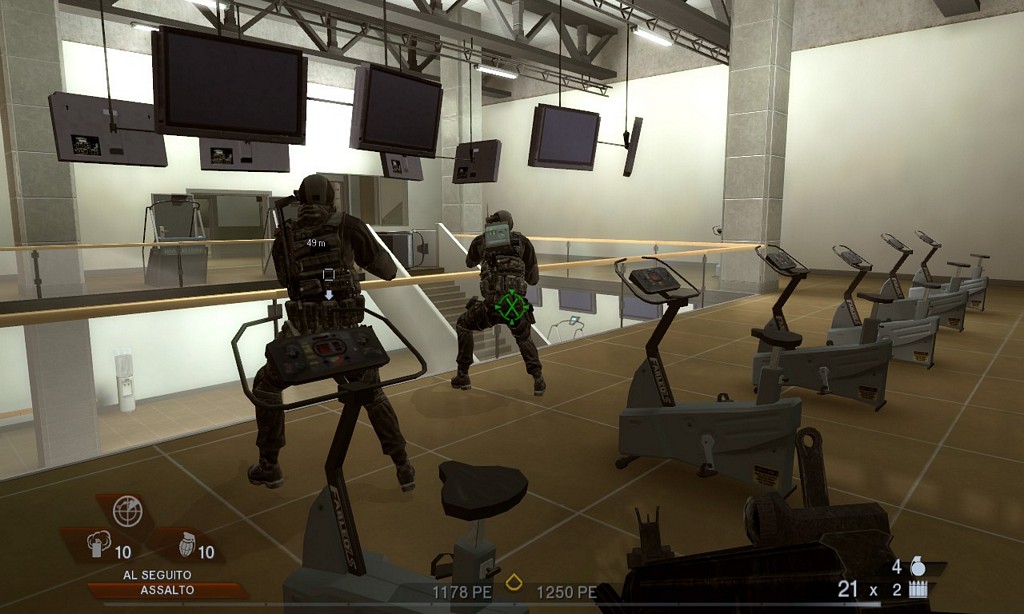This screenshot has height=614, width=1024.
Task: Toggle the ASSALTO rules of engagement bar
Action: click(154, 590)
